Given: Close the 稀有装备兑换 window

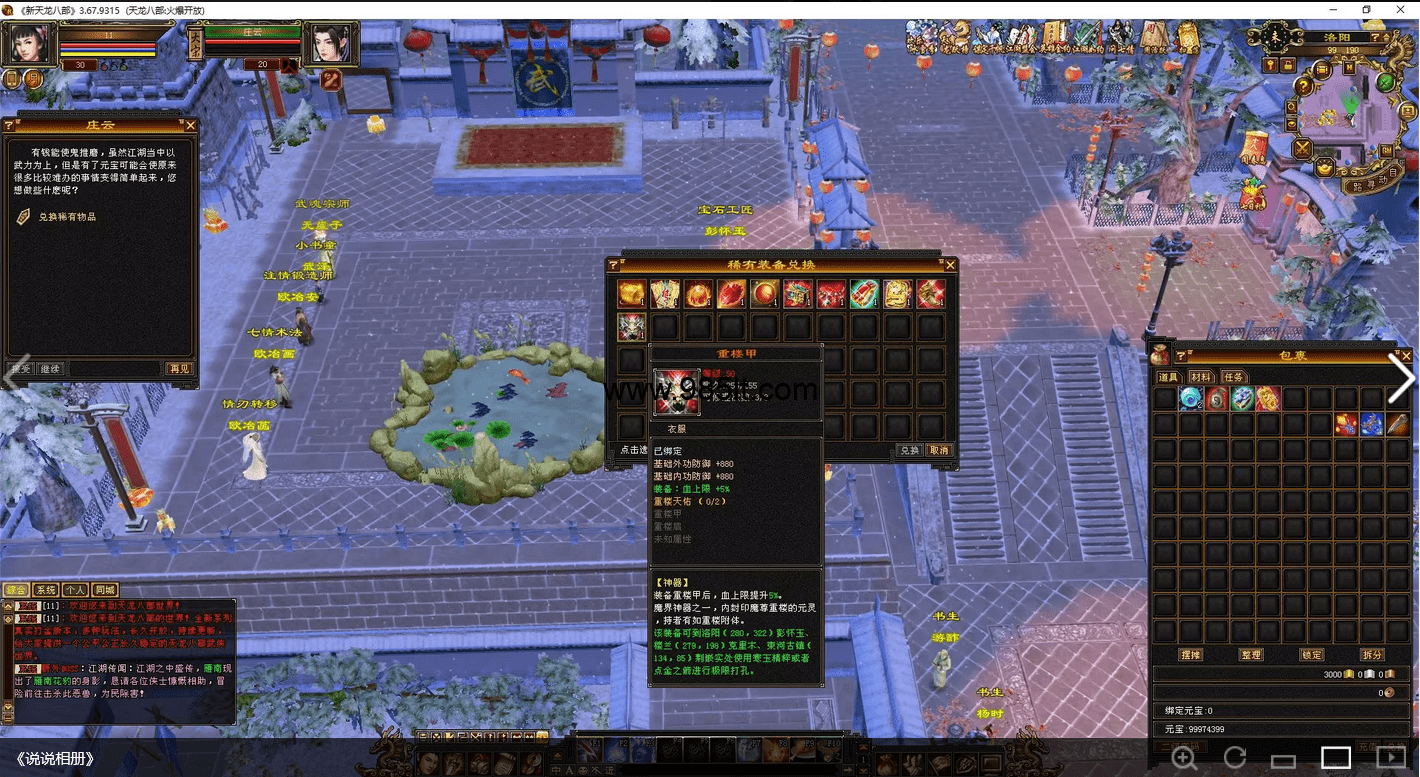Looking at the screenshot, I should [x=950, y=265].
